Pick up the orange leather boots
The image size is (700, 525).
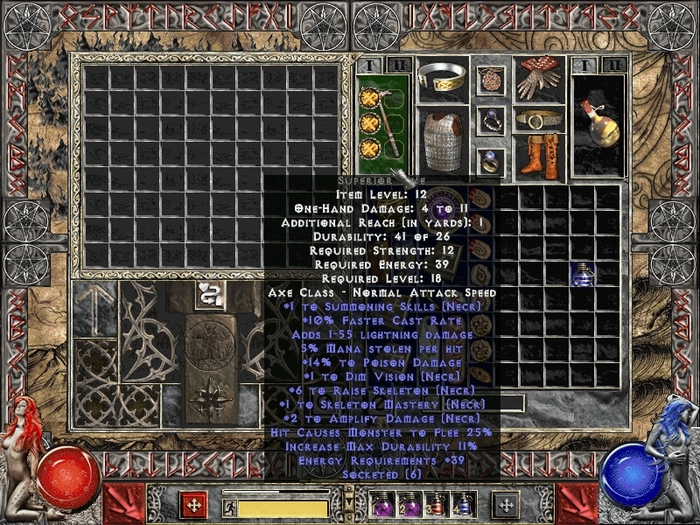coord(539,156)
